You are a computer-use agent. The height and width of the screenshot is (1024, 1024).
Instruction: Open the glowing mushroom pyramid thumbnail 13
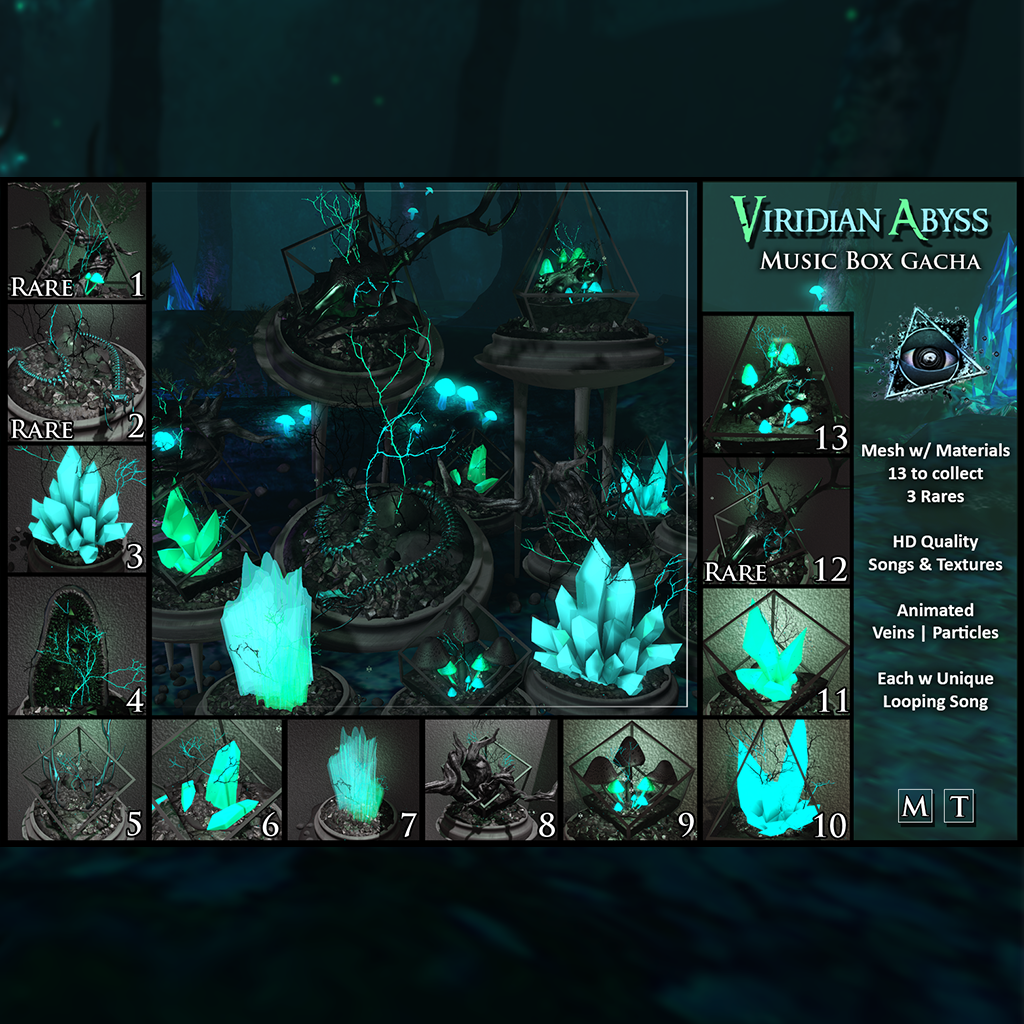point(776,384)
